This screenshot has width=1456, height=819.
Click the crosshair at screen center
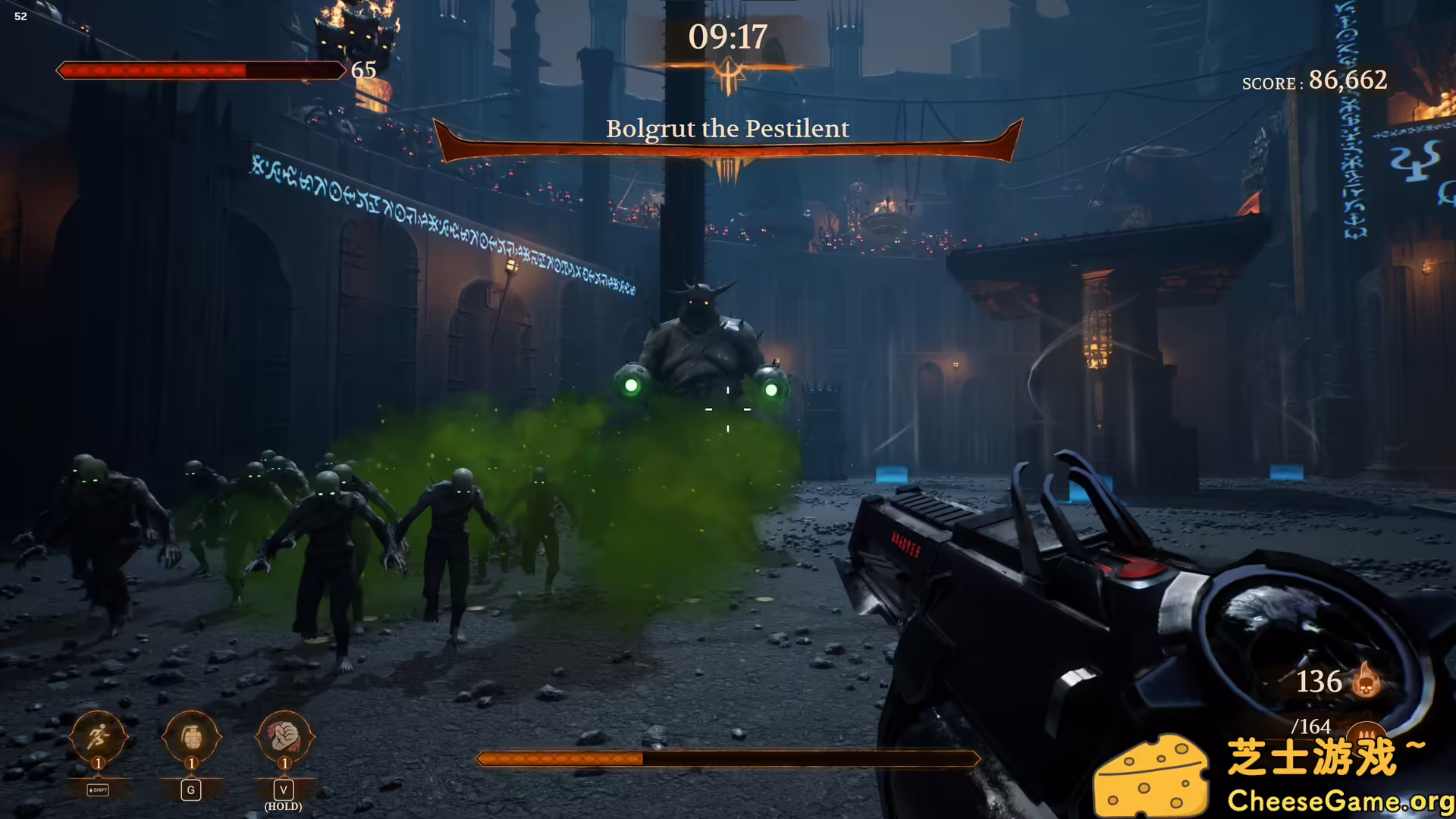coord(726,409)
